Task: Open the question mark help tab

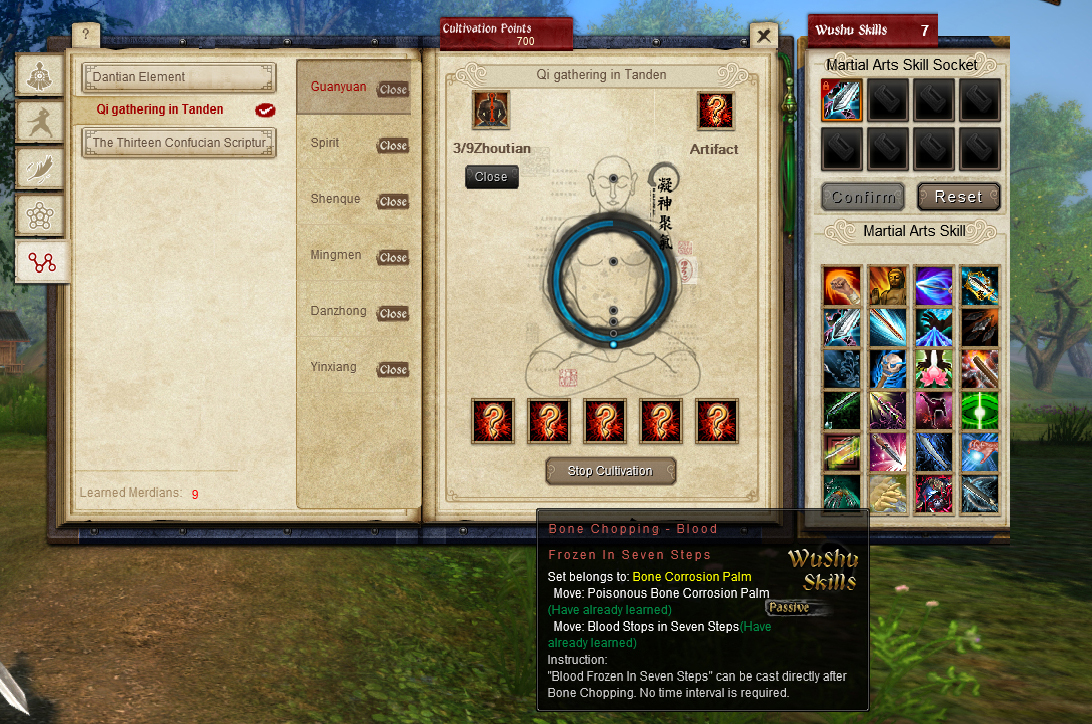Action: pos(86,35)
